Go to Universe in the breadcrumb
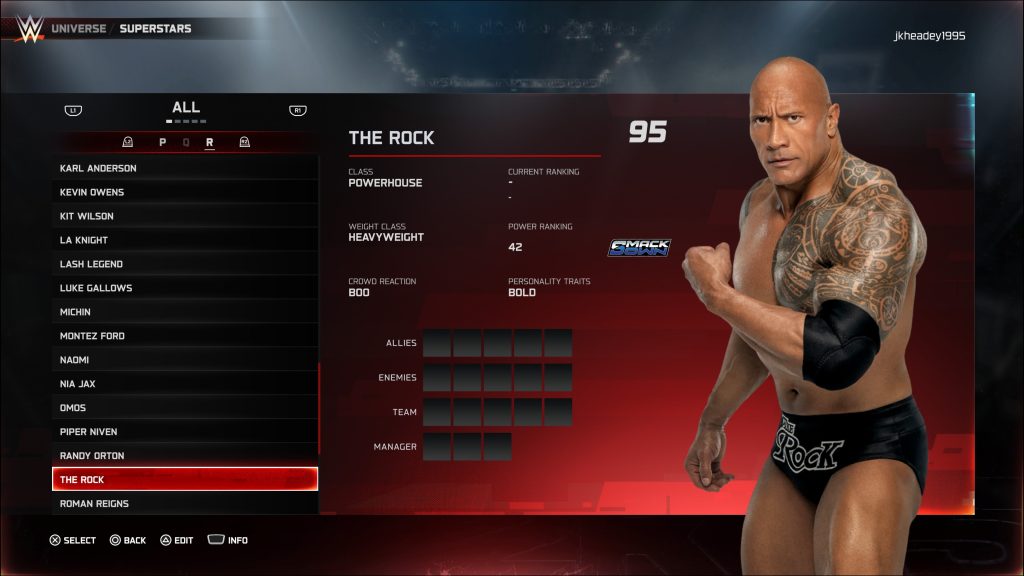The image size is (1024, 576). coord(78,29)
